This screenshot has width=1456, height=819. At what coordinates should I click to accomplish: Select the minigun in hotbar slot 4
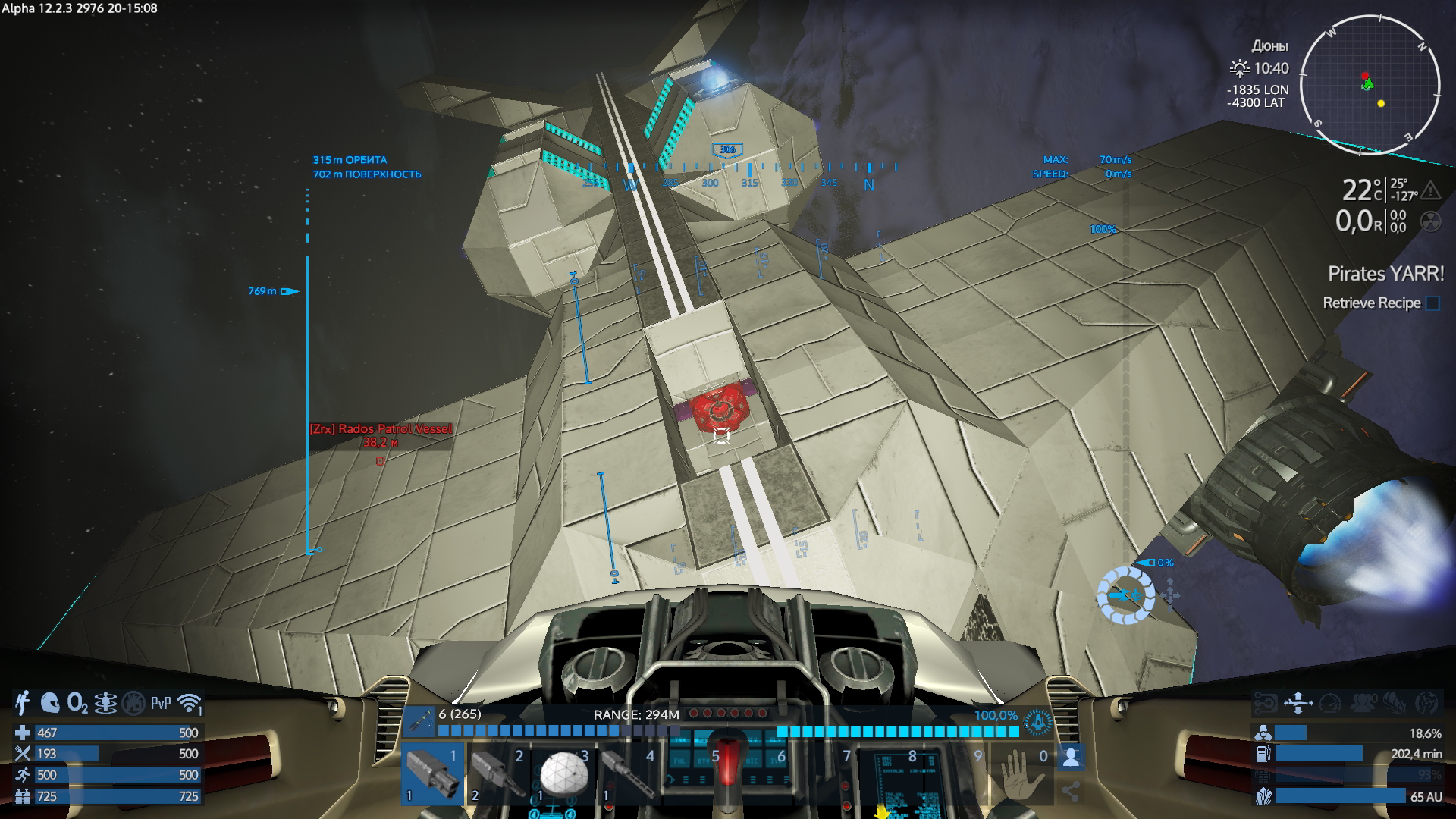629,773
